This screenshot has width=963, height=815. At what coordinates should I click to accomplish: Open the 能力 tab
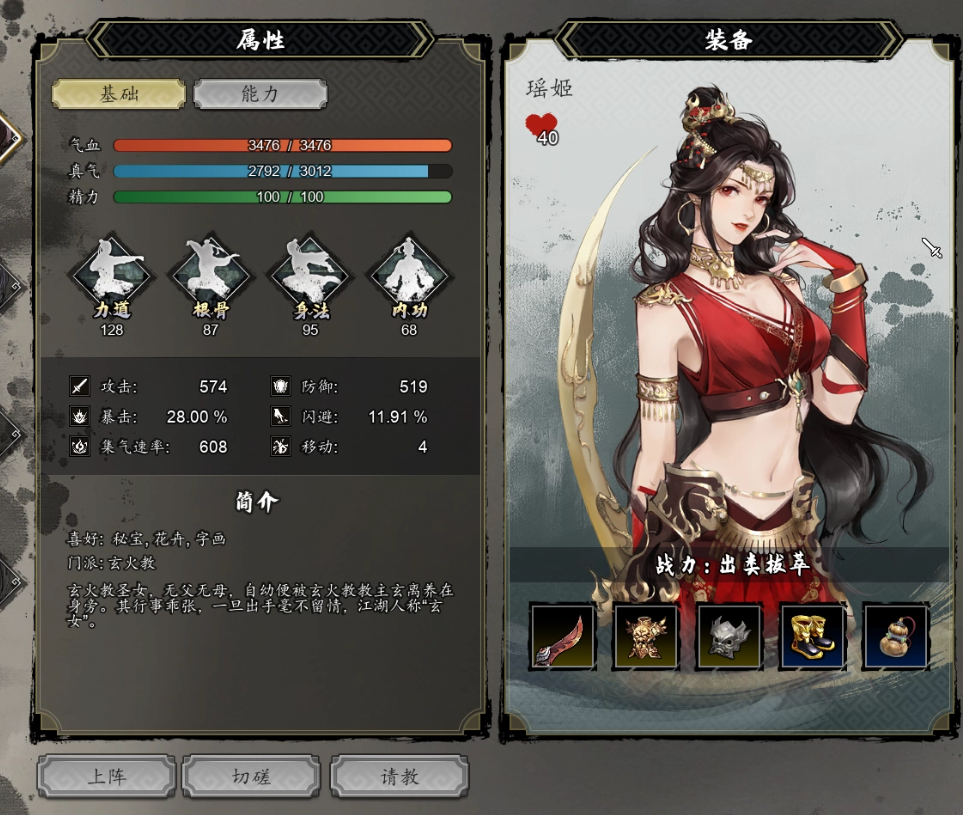pos(260,94)
